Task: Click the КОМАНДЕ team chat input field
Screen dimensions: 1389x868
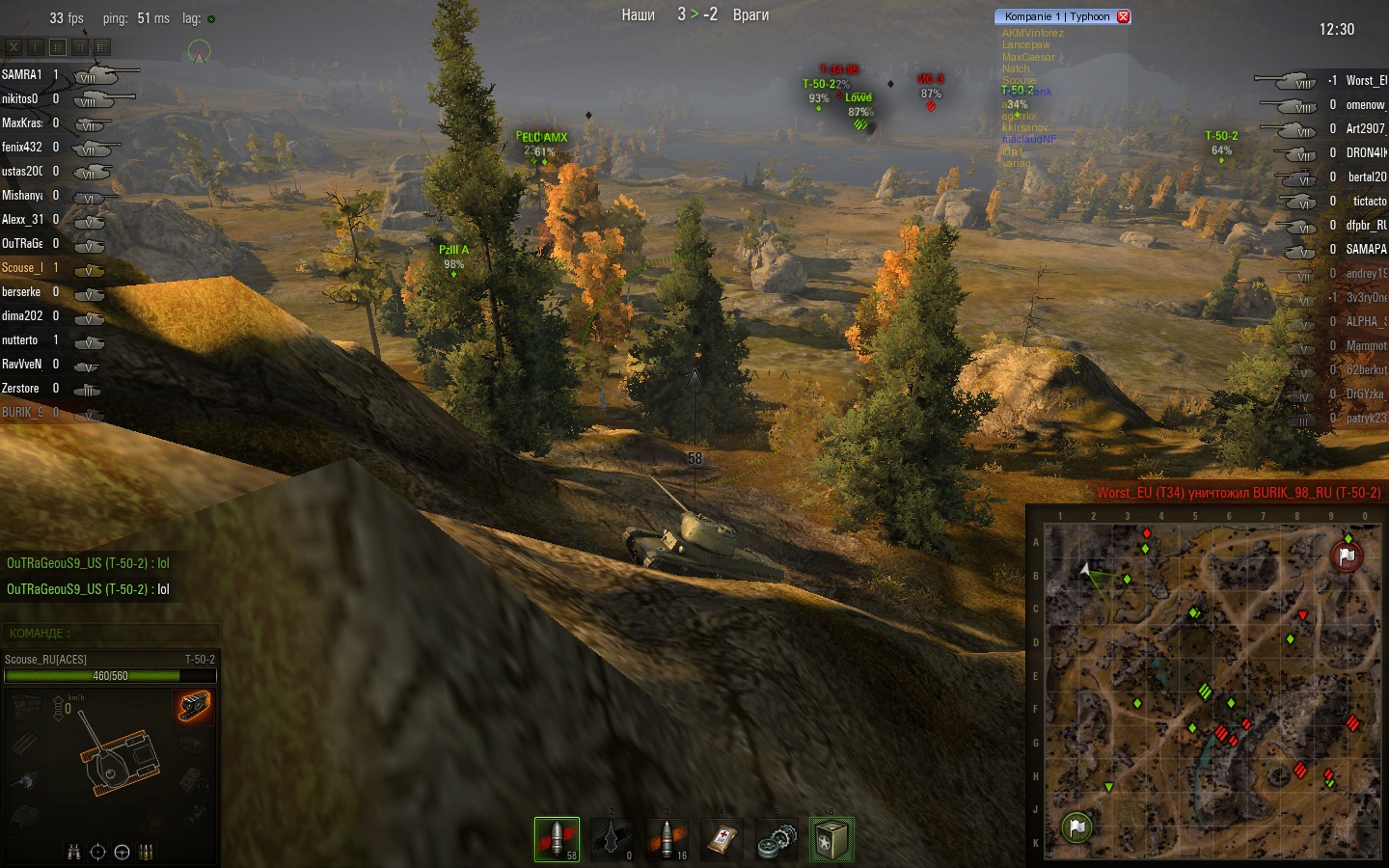Action: click(111, 634)
